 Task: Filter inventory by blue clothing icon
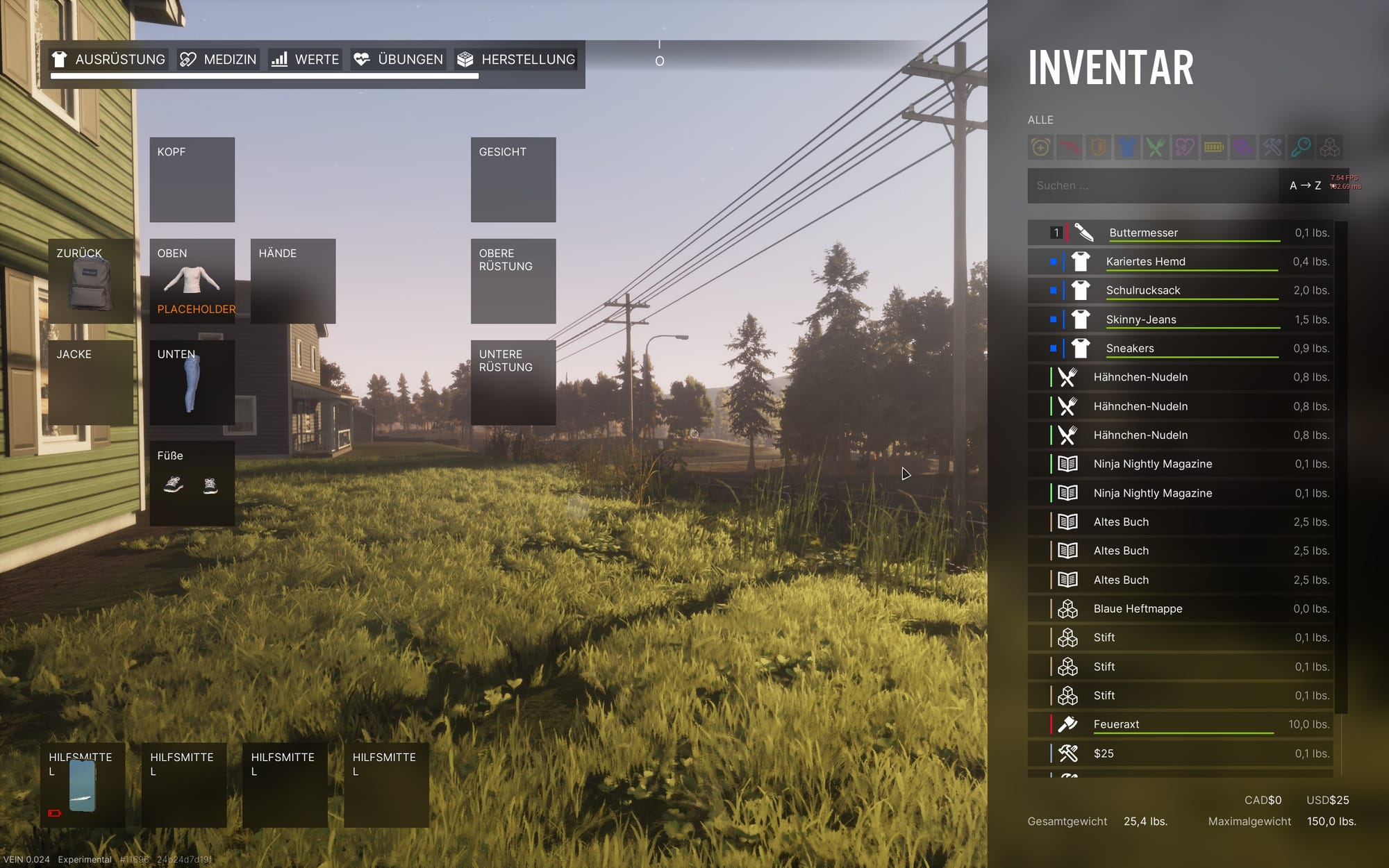(x=1127, y=147)
